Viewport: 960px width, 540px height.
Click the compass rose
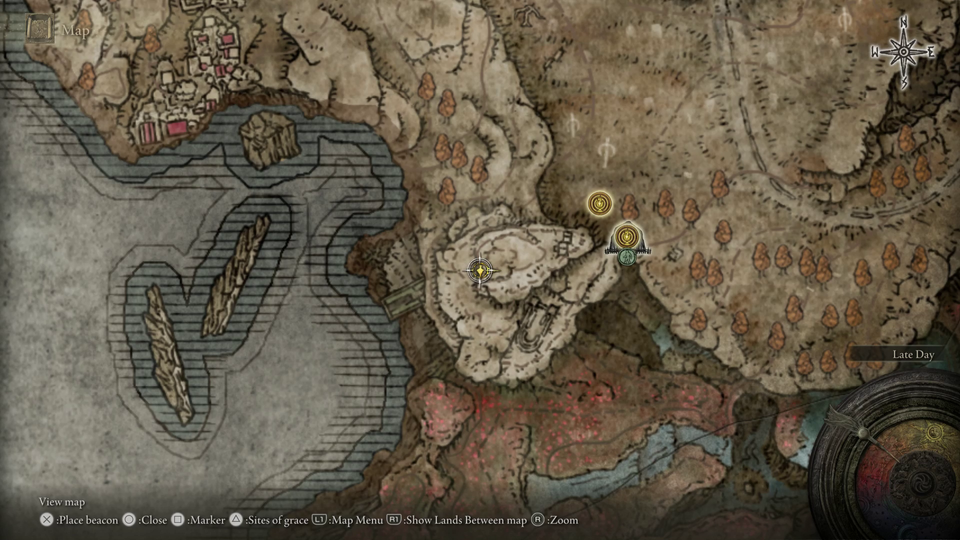[x=903, y=51]
